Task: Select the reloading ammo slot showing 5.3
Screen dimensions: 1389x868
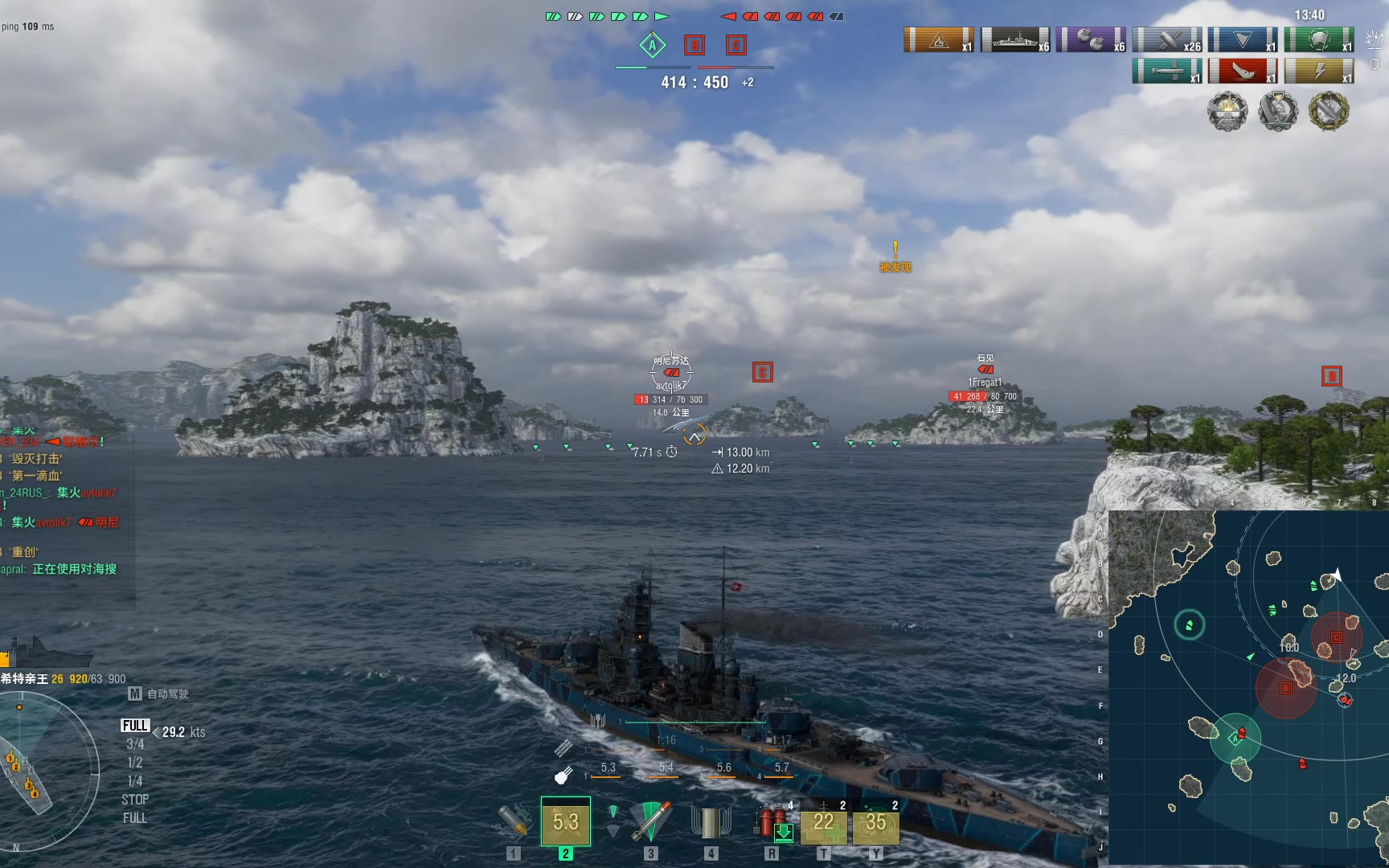Action: (x=566, y=821)
